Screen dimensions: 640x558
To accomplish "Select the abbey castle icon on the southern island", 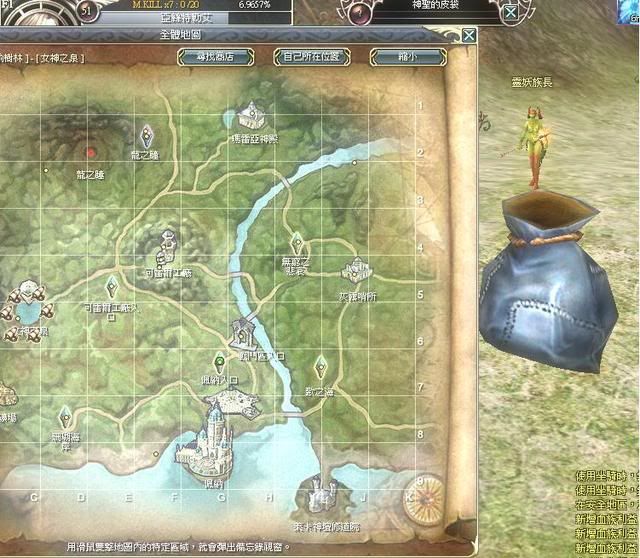I will [x=322, y=494].
